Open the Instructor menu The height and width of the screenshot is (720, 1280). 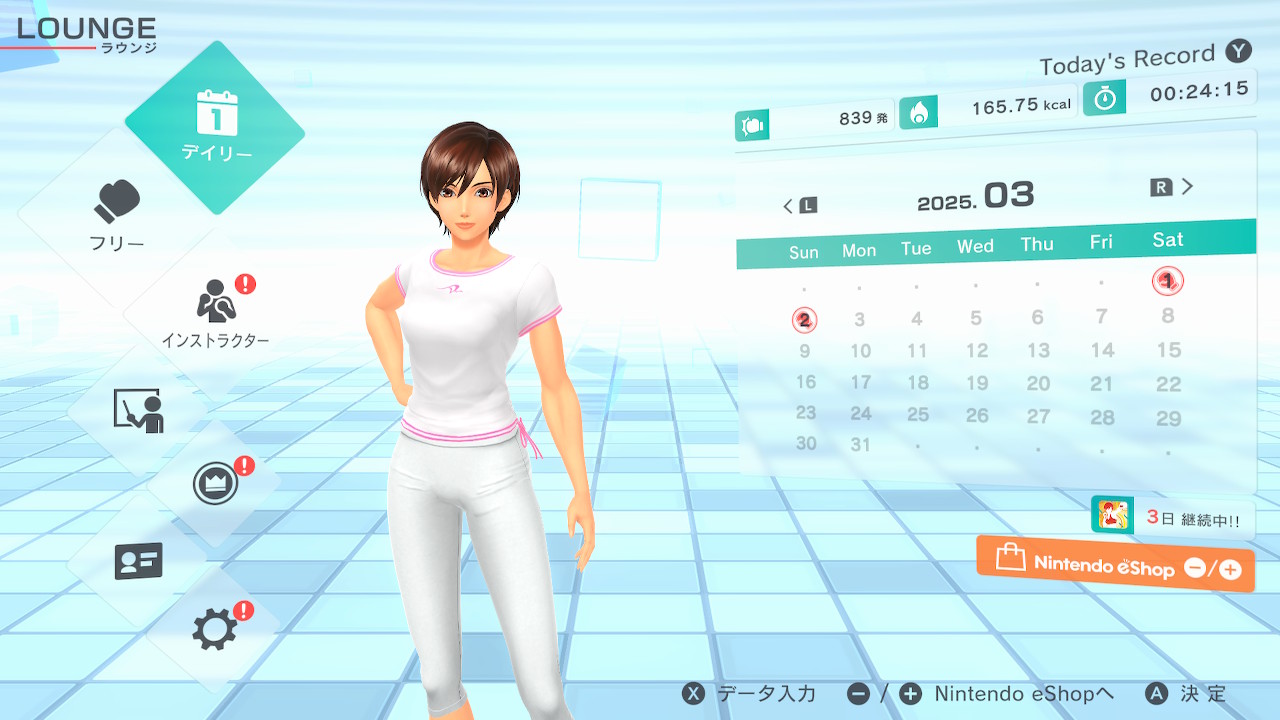coord(215,312)
